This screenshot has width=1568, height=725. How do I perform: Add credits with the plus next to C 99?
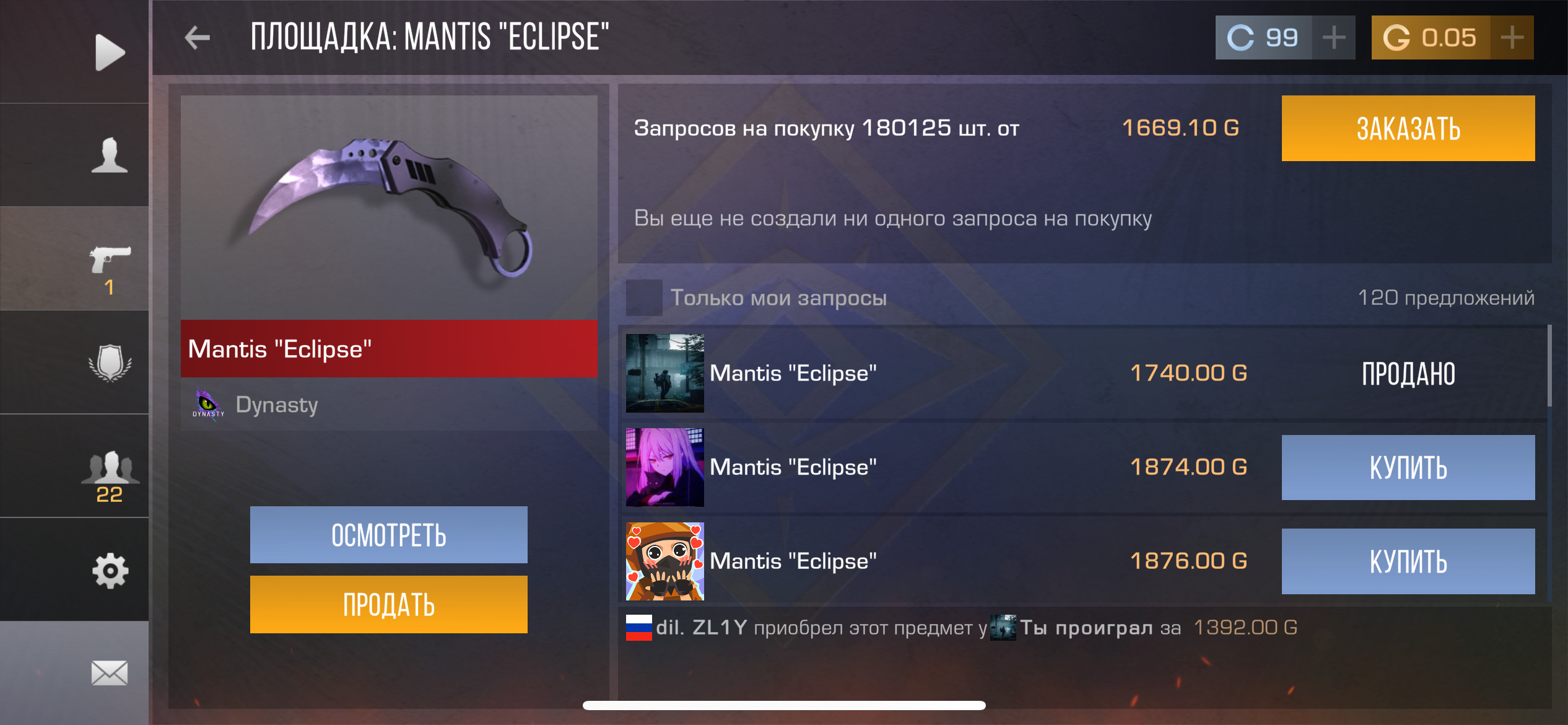[x=1333, y=37]
